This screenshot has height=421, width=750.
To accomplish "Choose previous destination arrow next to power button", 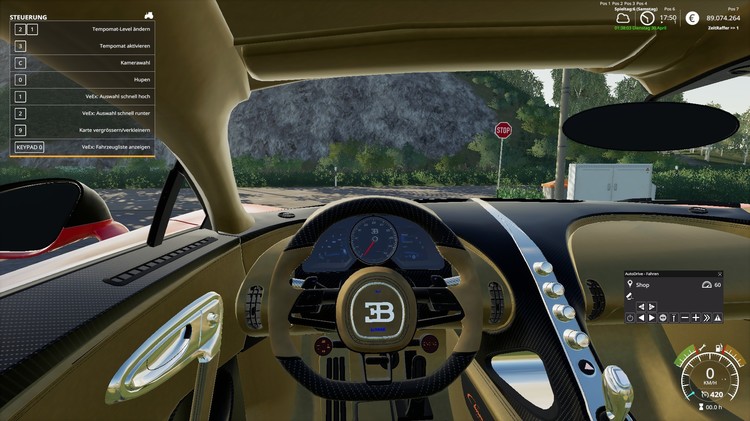I will [641, 318].
